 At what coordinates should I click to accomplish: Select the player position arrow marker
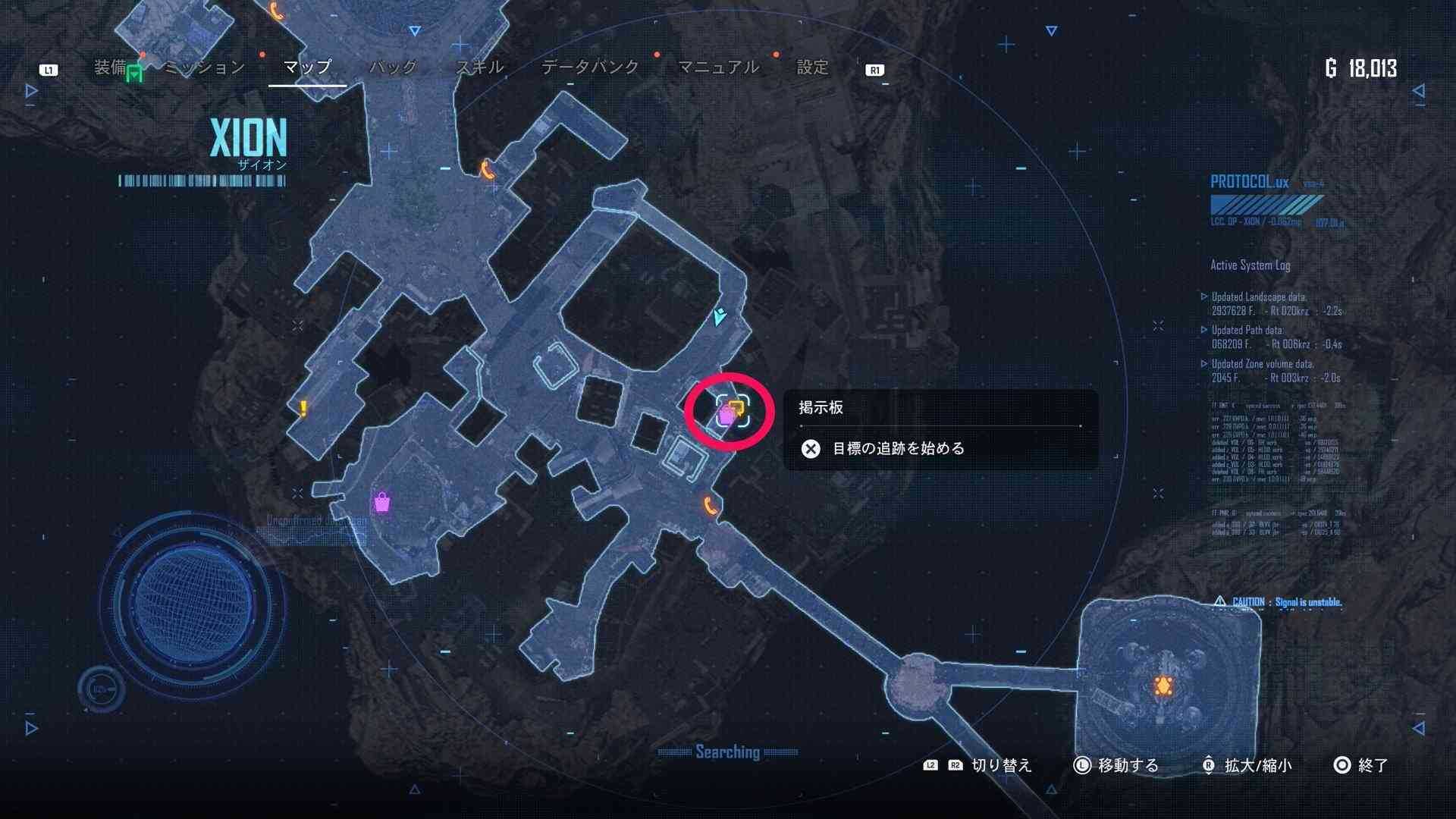click(718, 318)
